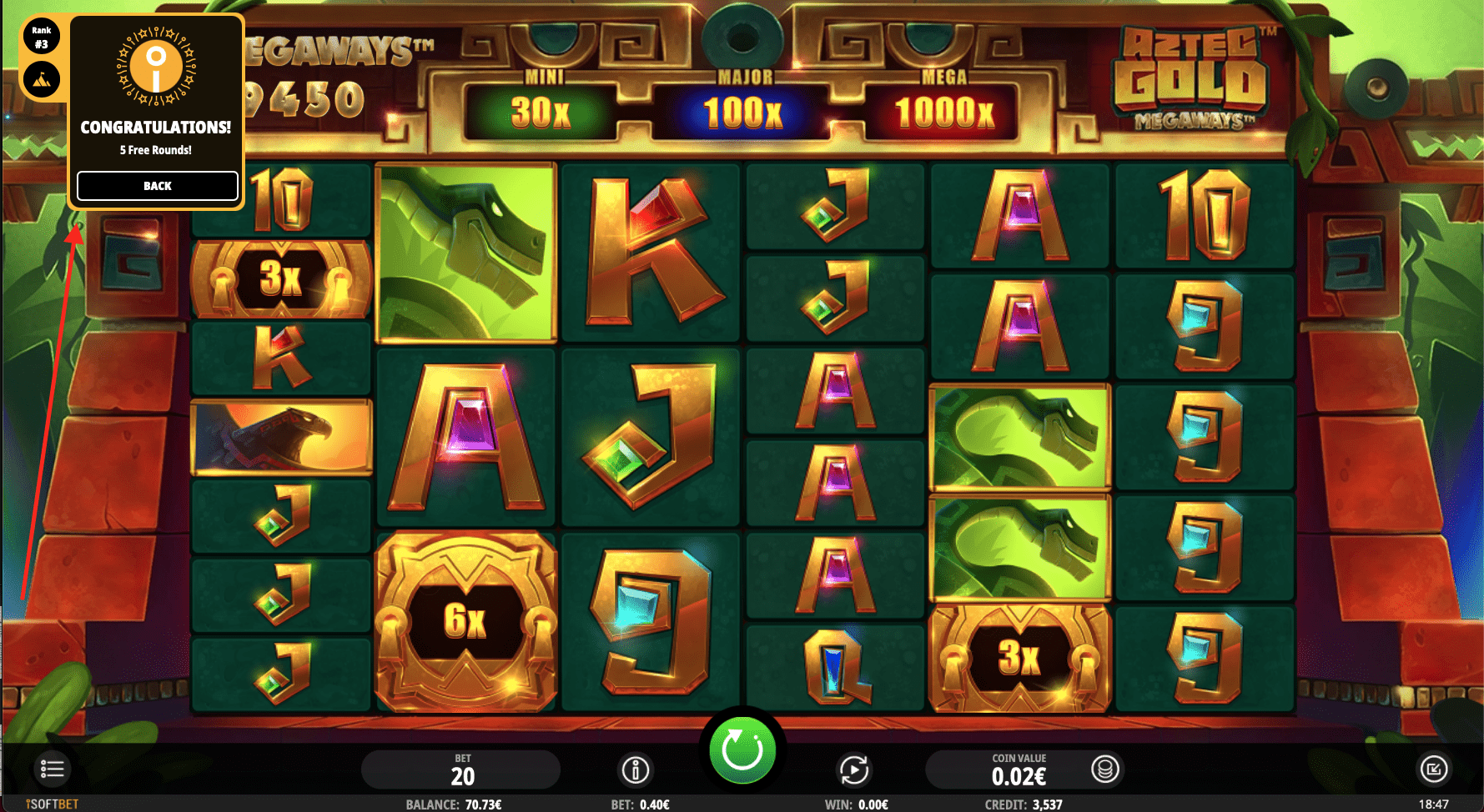This screenshot has height=812, width=1484.
Task: Click the exit arrow icon bottom right
Action: [x=1432, y=769]
